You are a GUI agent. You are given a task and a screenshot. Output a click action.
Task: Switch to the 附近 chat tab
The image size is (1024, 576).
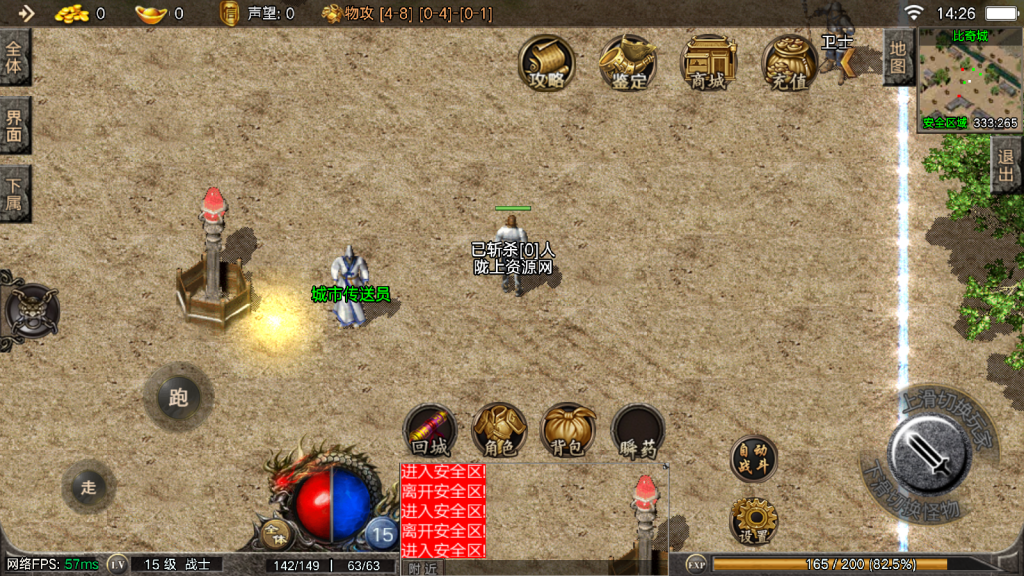(x=423, y=568)
